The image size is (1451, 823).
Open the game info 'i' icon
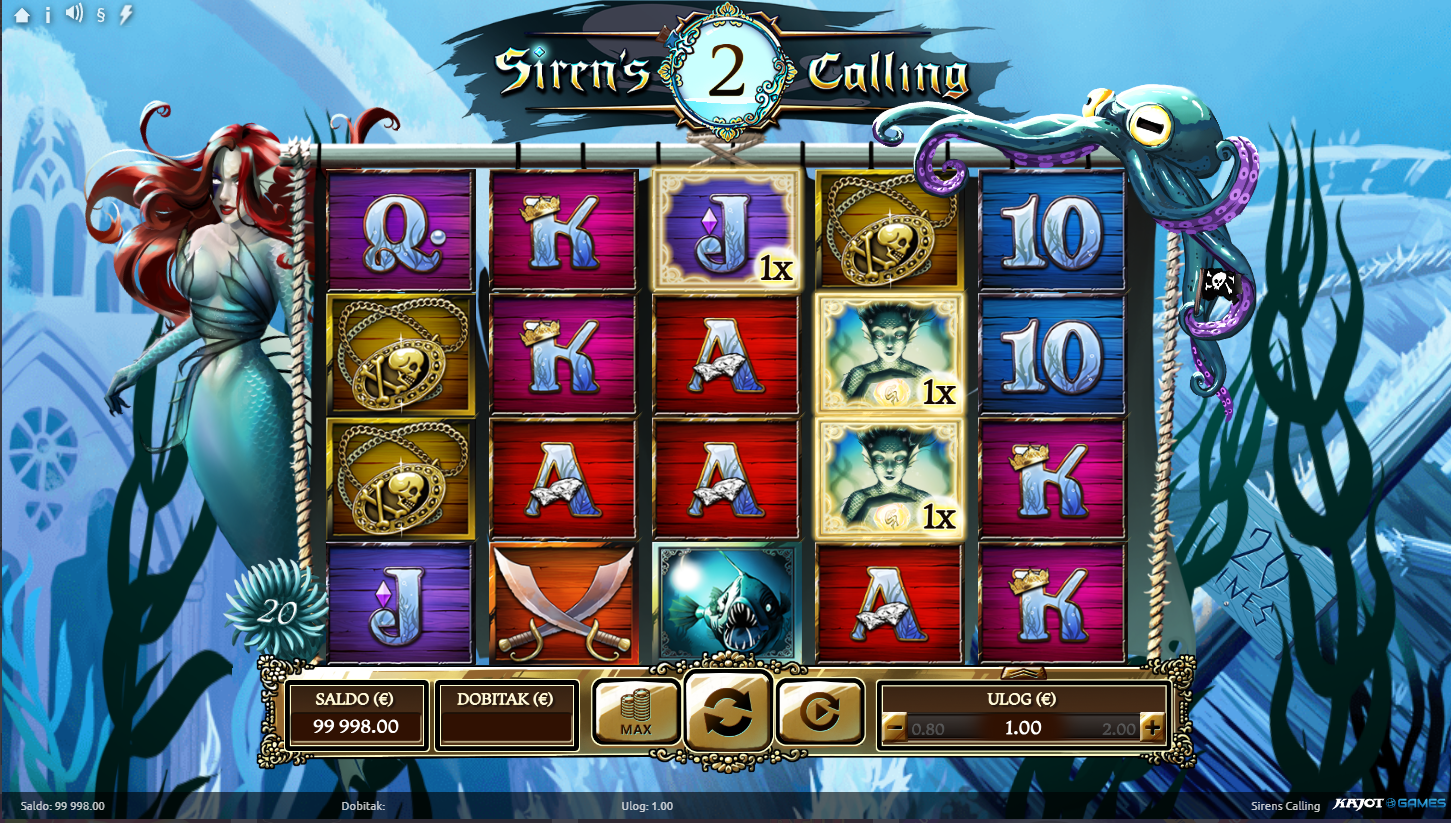[x=47, y=15]
